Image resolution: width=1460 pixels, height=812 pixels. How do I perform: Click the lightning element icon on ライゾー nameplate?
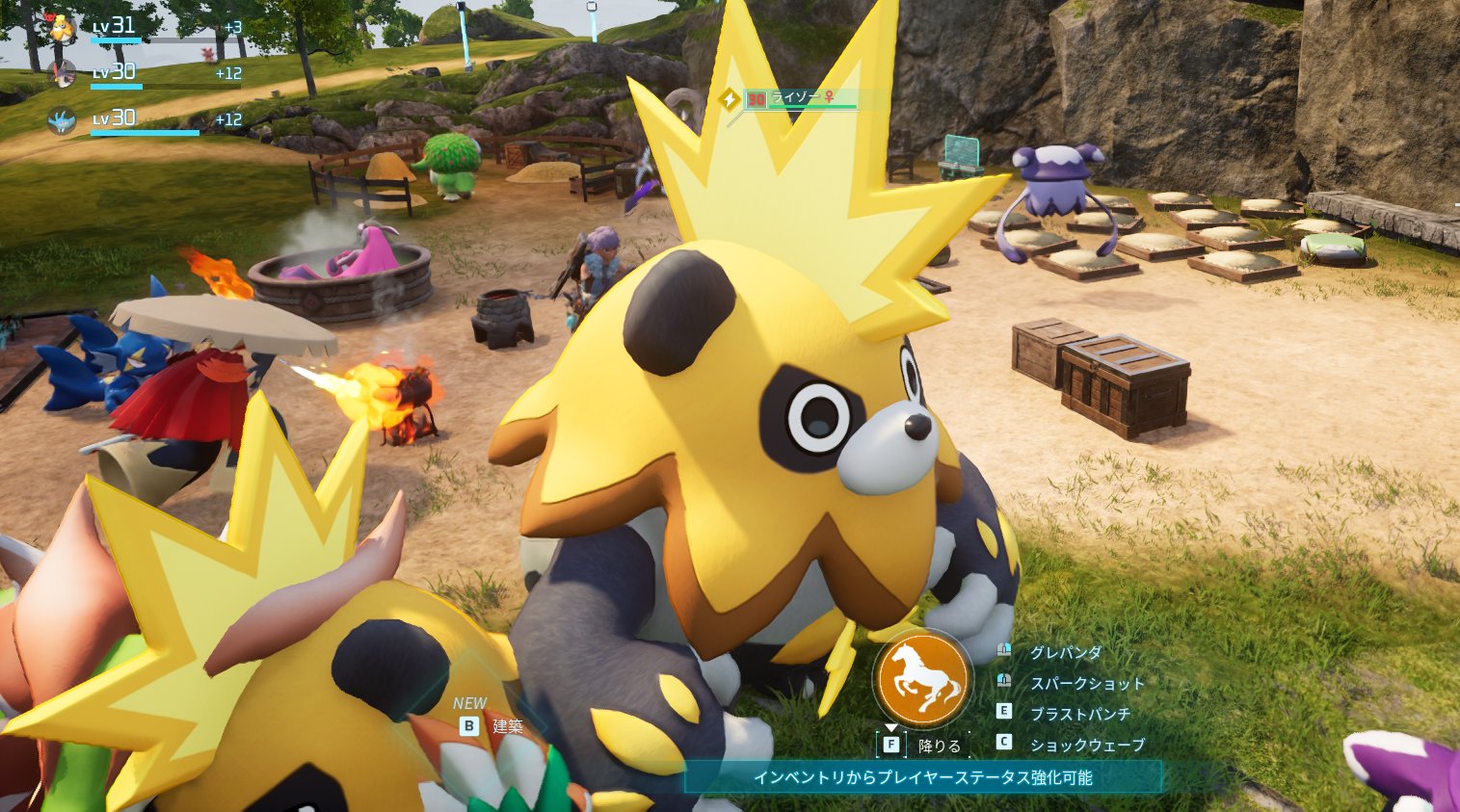(x=730, y=98)
